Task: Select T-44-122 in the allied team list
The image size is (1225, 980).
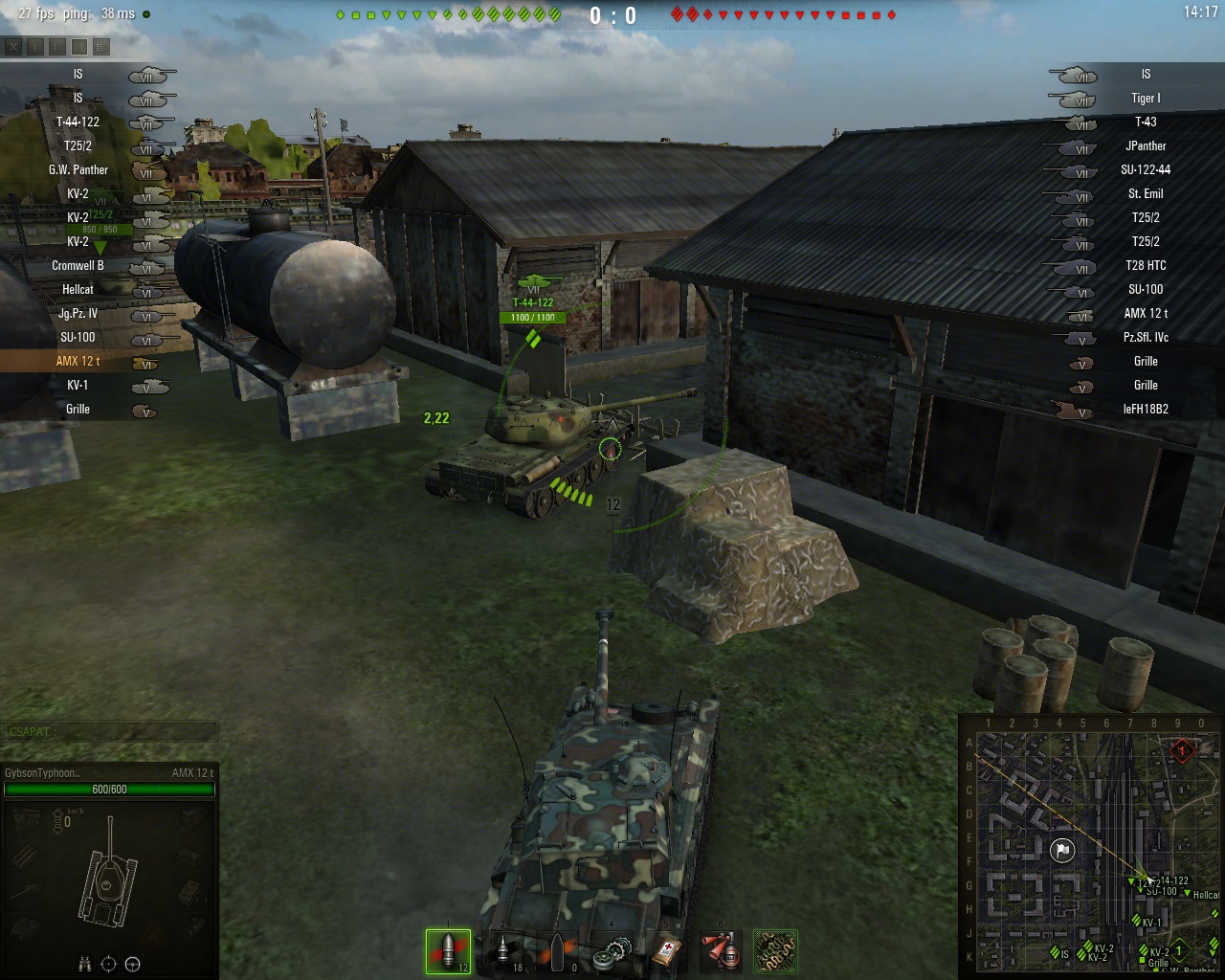Action: [x=78, y=122]
